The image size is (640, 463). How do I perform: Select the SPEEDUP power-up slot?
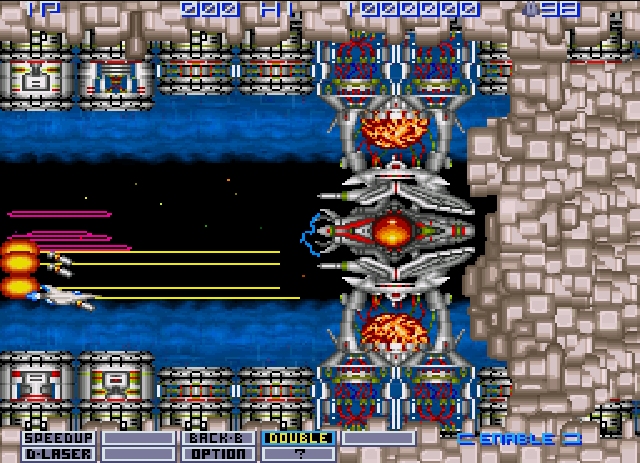tap(59, 438)
